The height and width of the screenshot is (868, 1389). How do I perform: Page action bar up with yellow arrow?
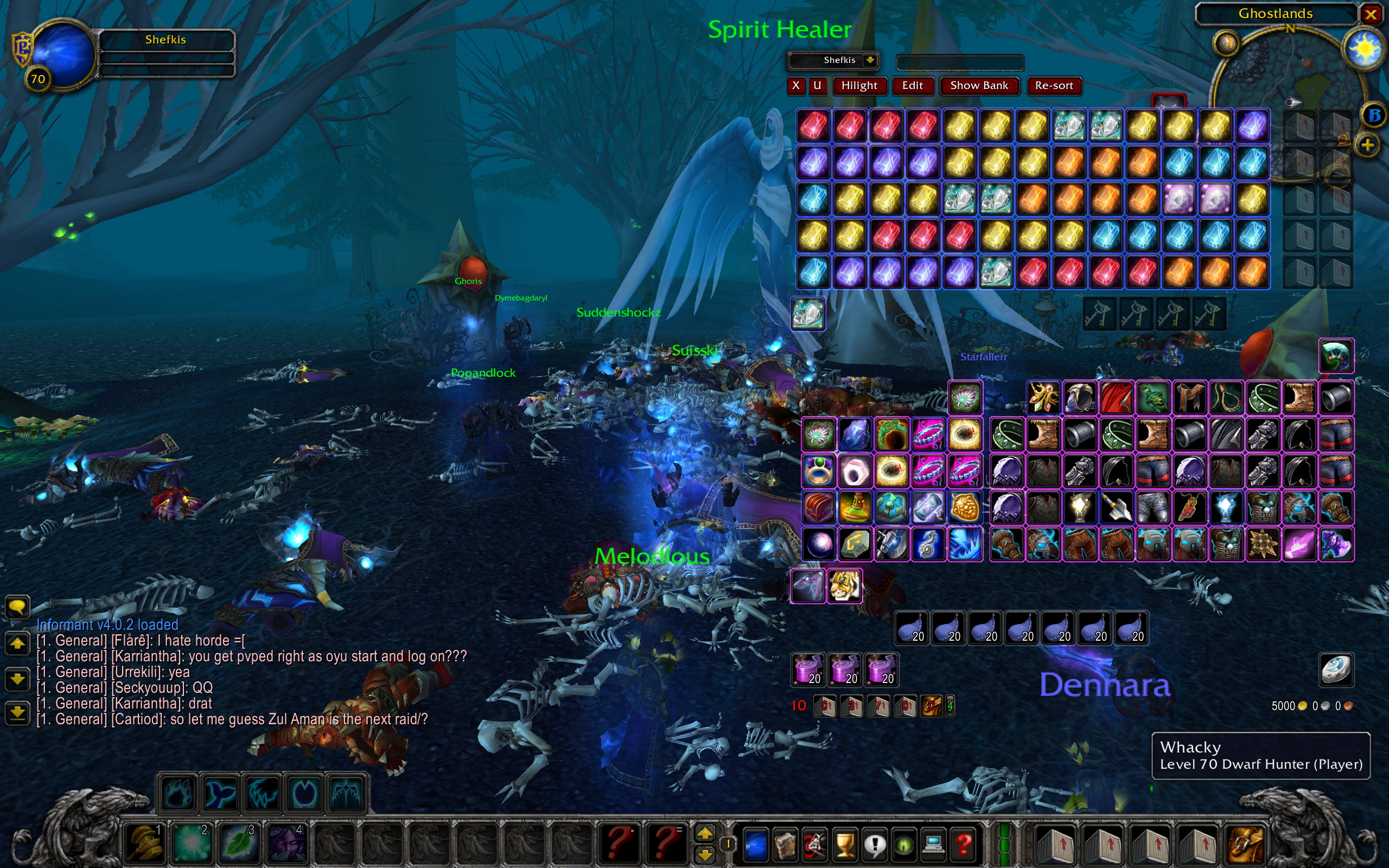point(705,833)
